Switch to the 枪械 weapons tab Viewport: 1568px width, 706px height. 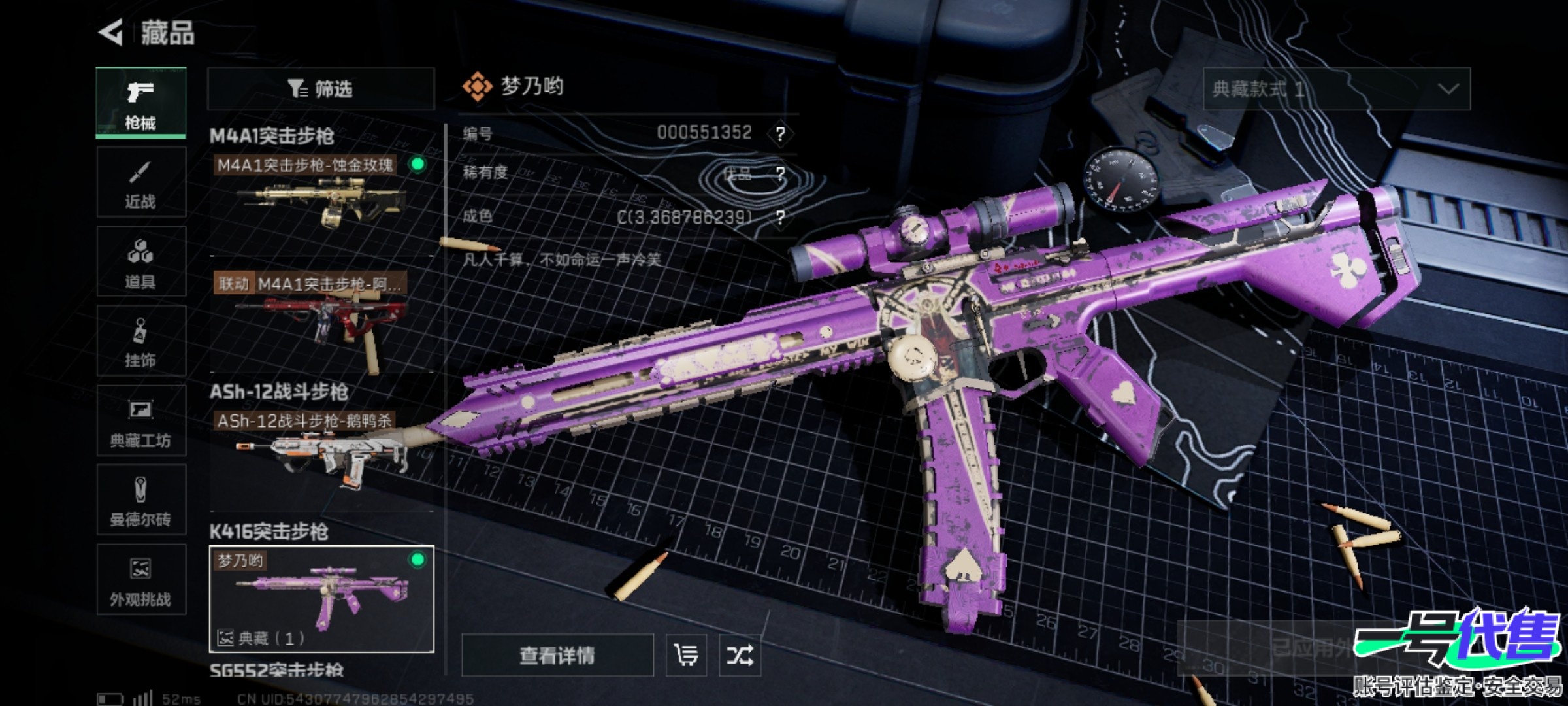140,103
